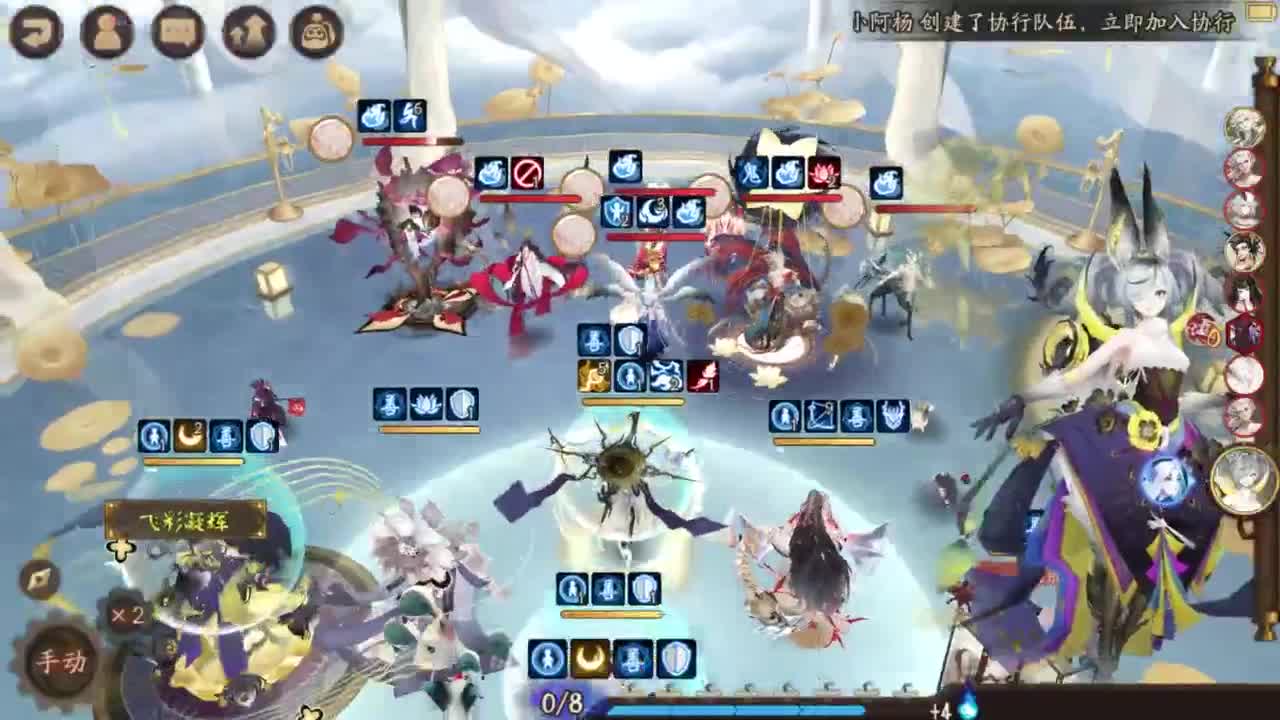Click the crescent moon buff icon on bottom unit
The image size is (1280, 720).
click(589, 658)
